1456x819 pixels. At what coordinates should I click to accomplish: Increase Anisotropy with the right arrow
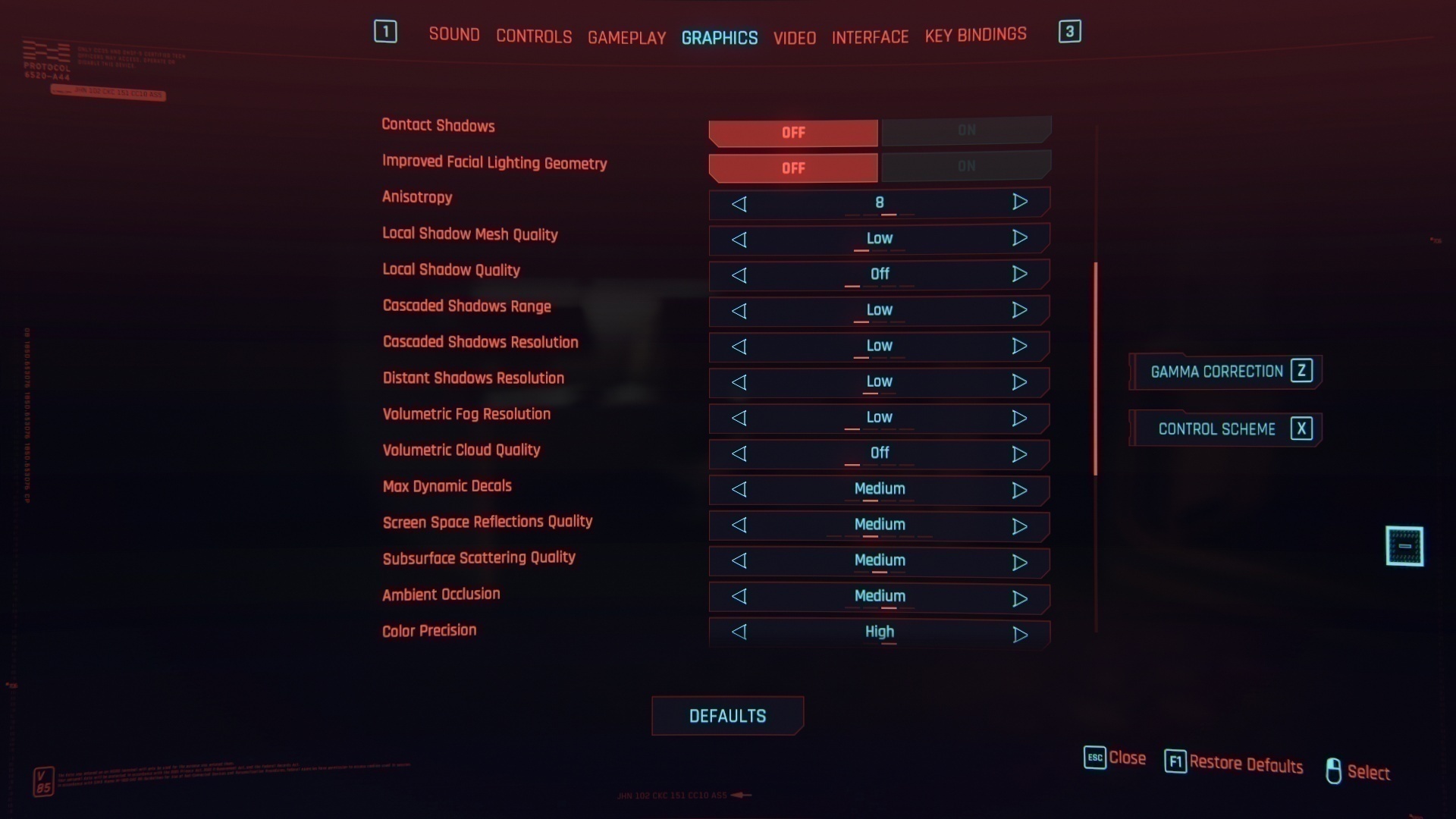(1019, 202)
